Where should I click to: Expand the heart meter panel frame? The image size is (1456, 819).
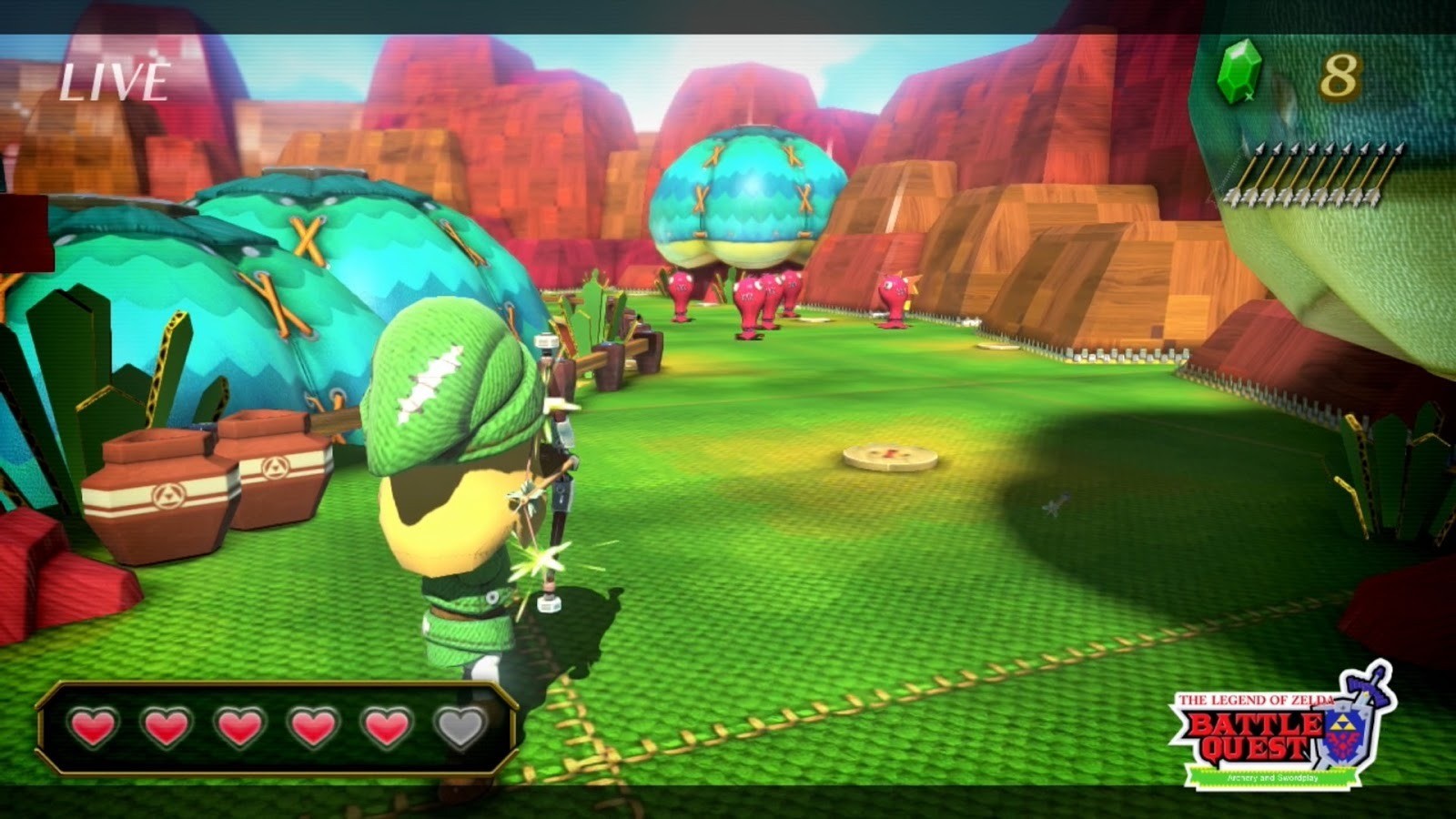[x=278, y=728]
